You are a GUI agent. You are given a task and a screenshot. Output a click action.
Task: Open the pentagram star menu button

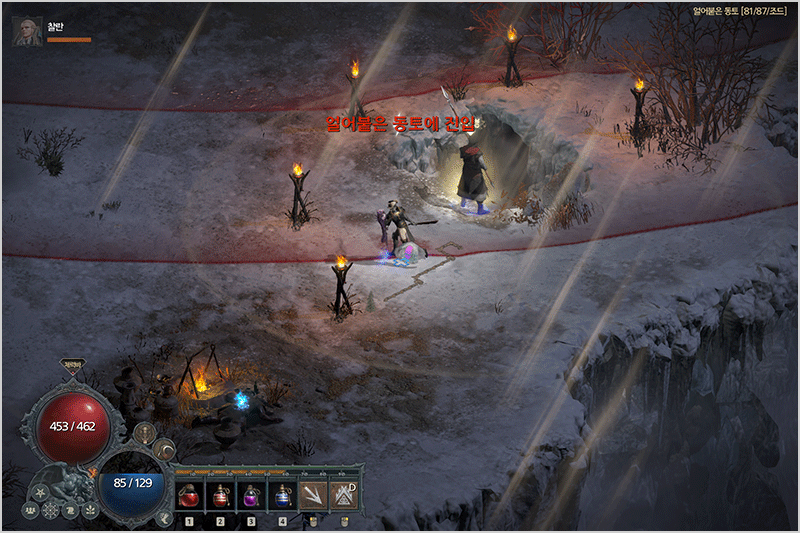tap(42, 492)
